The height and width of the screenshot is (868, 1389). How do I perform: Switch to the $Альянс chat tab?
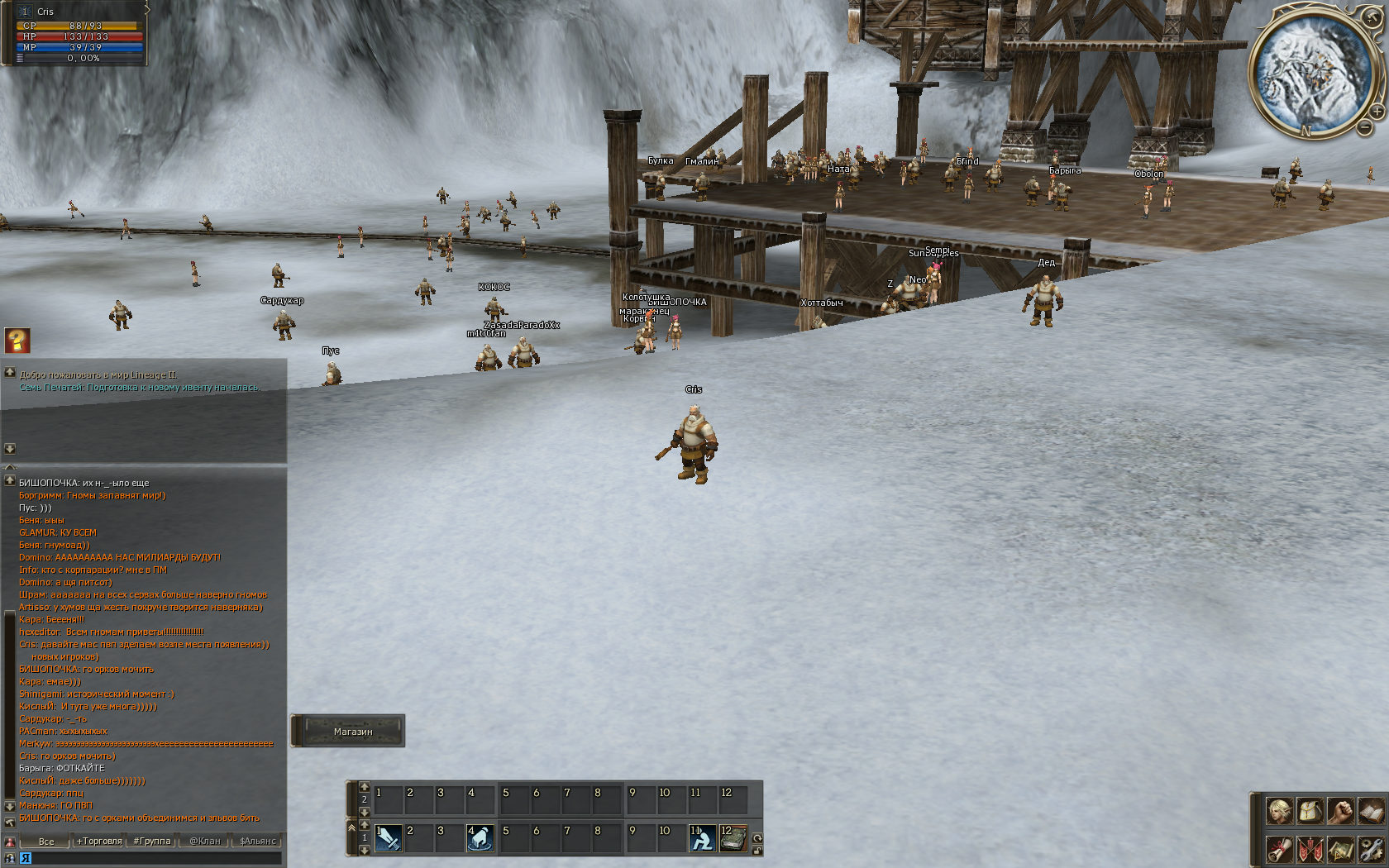click(257, 841)
